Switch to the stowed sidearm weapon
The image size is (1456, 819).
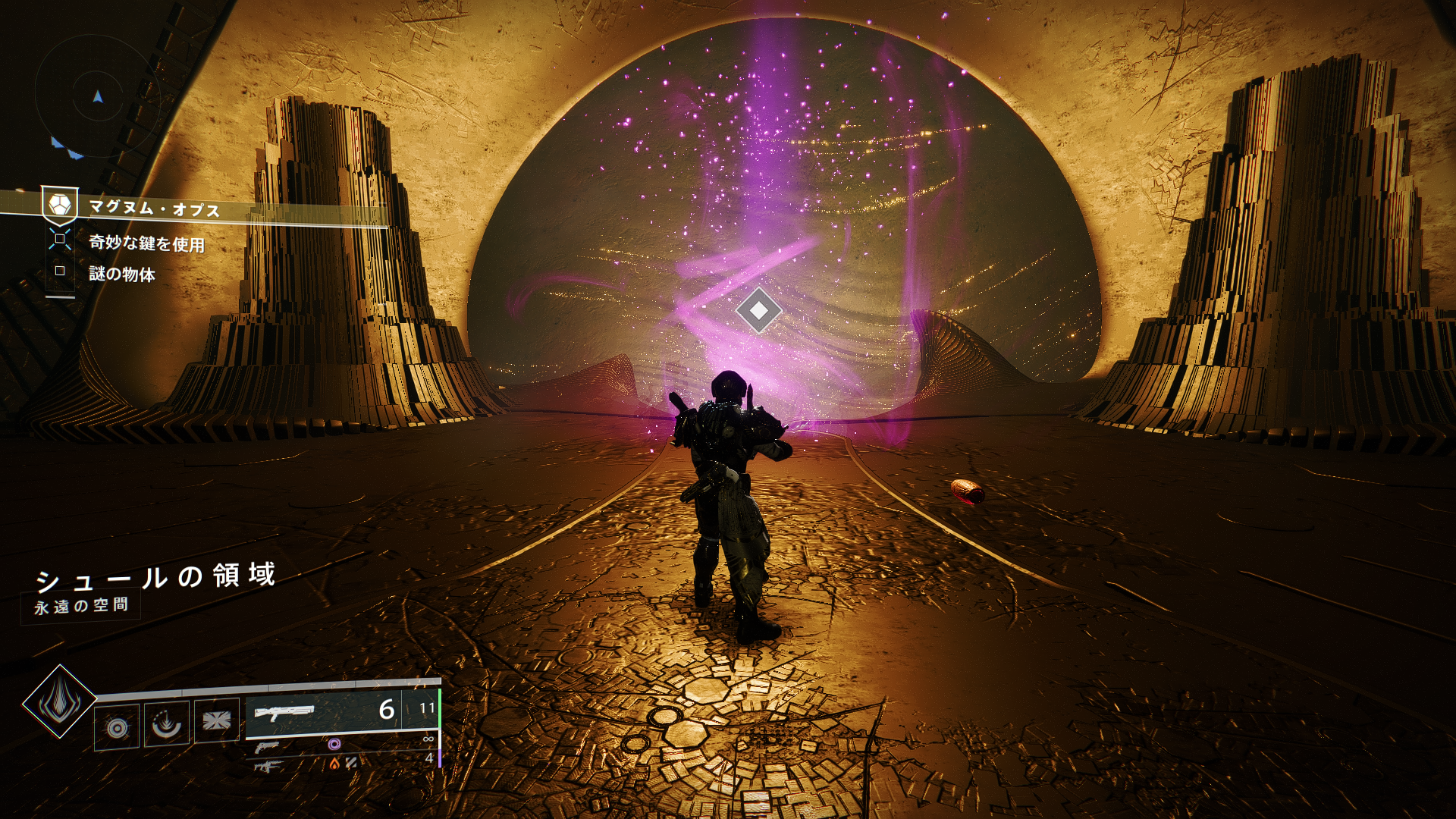[x=267, y=747]
